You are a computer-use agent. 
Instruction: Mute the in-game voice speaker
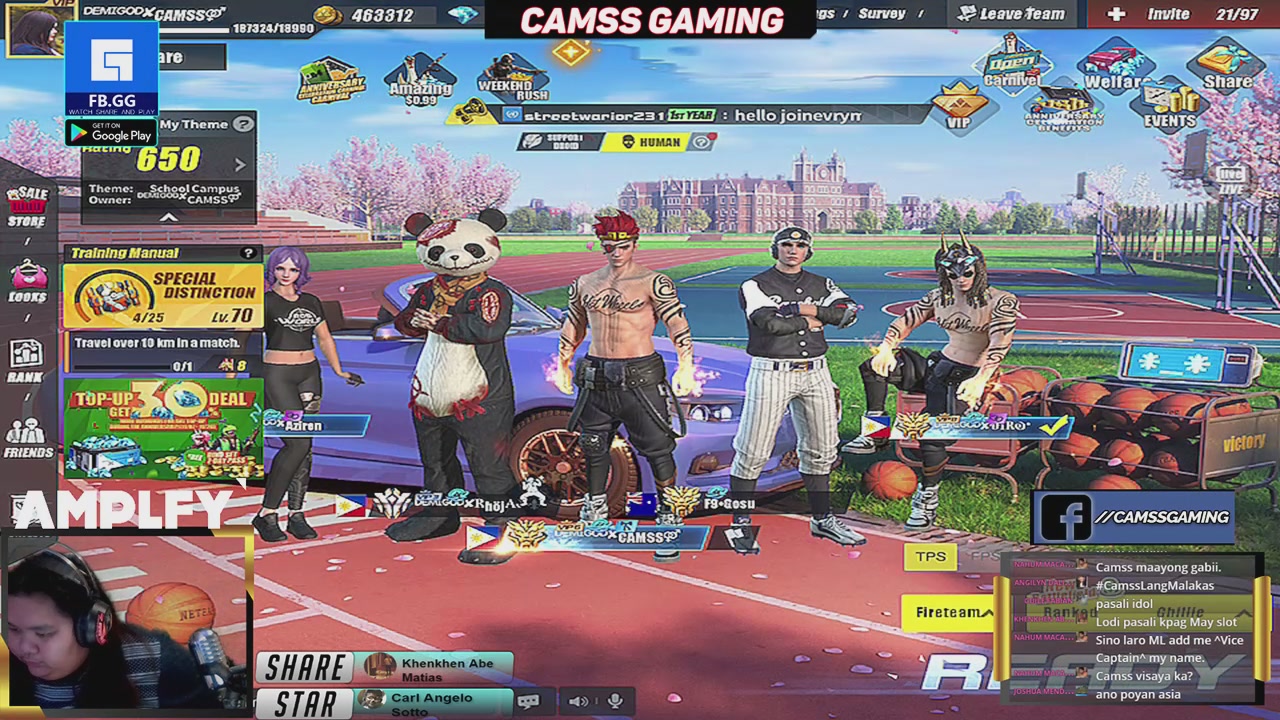[580, 701]
